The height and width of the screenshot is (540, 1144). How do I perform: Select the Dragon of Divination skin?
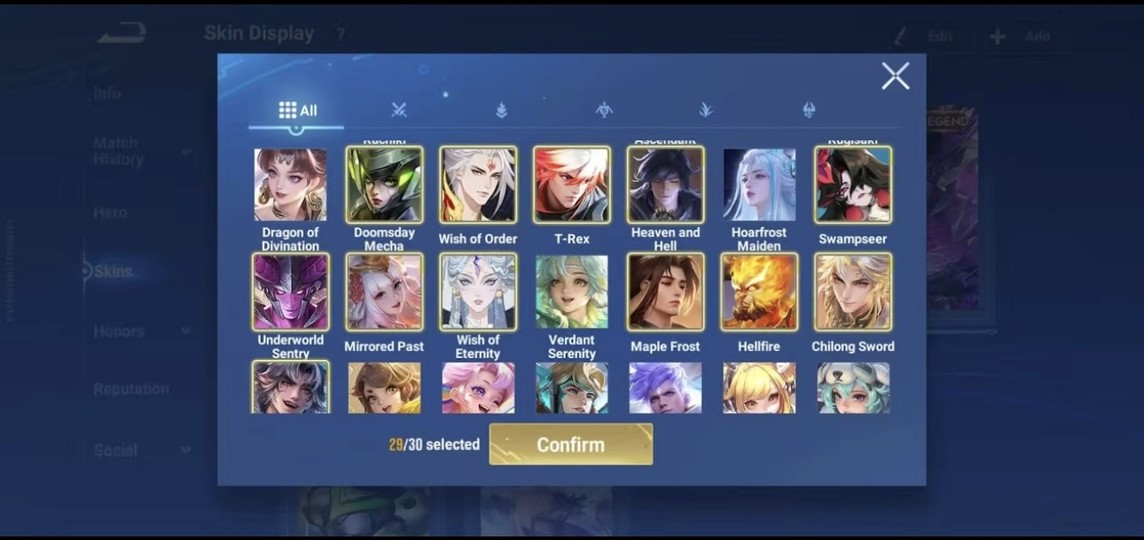(x=290, y=185)
